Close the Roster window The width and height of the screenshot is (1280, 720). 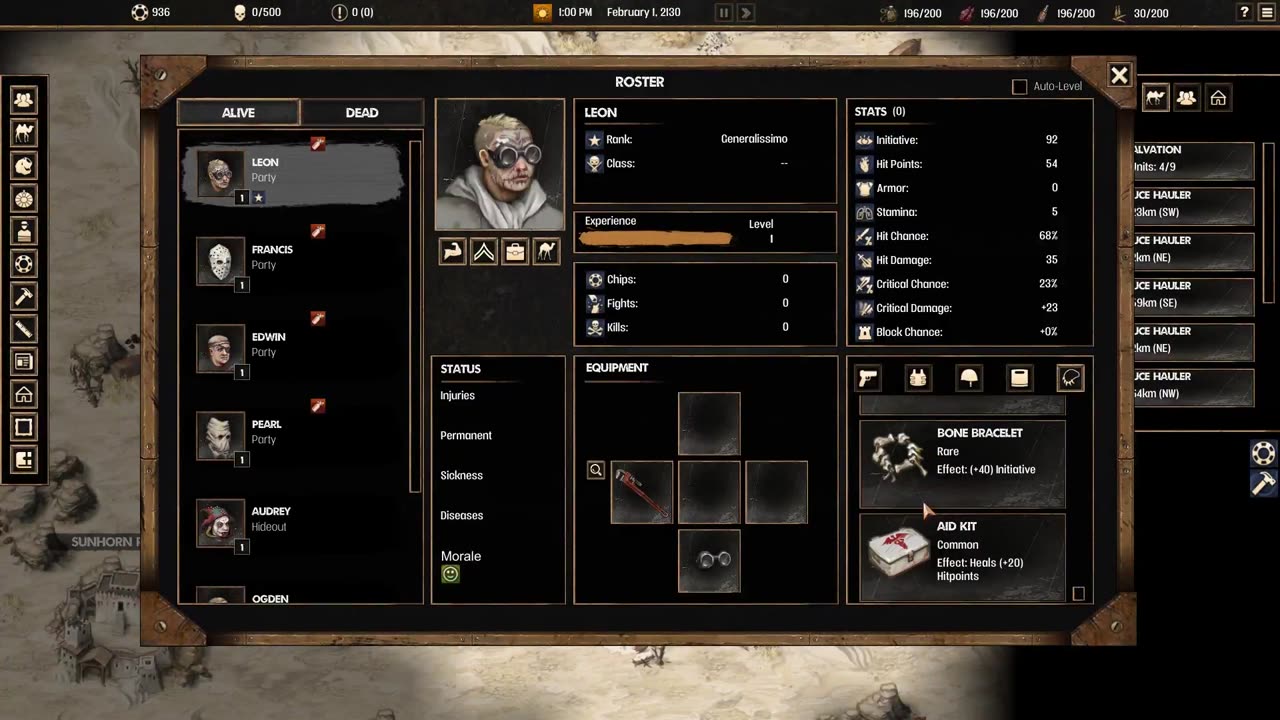pos(1119,75)
